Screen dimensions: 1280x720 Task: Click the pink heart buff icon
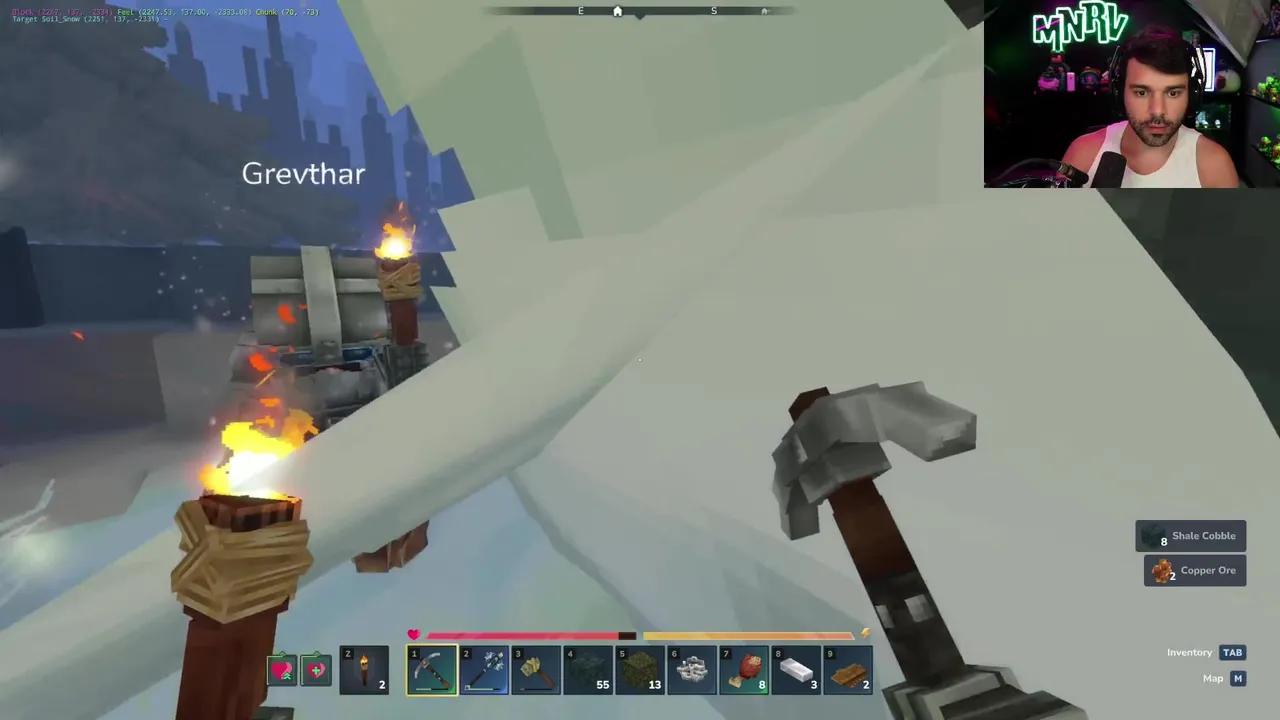click(x=283, y=670)
